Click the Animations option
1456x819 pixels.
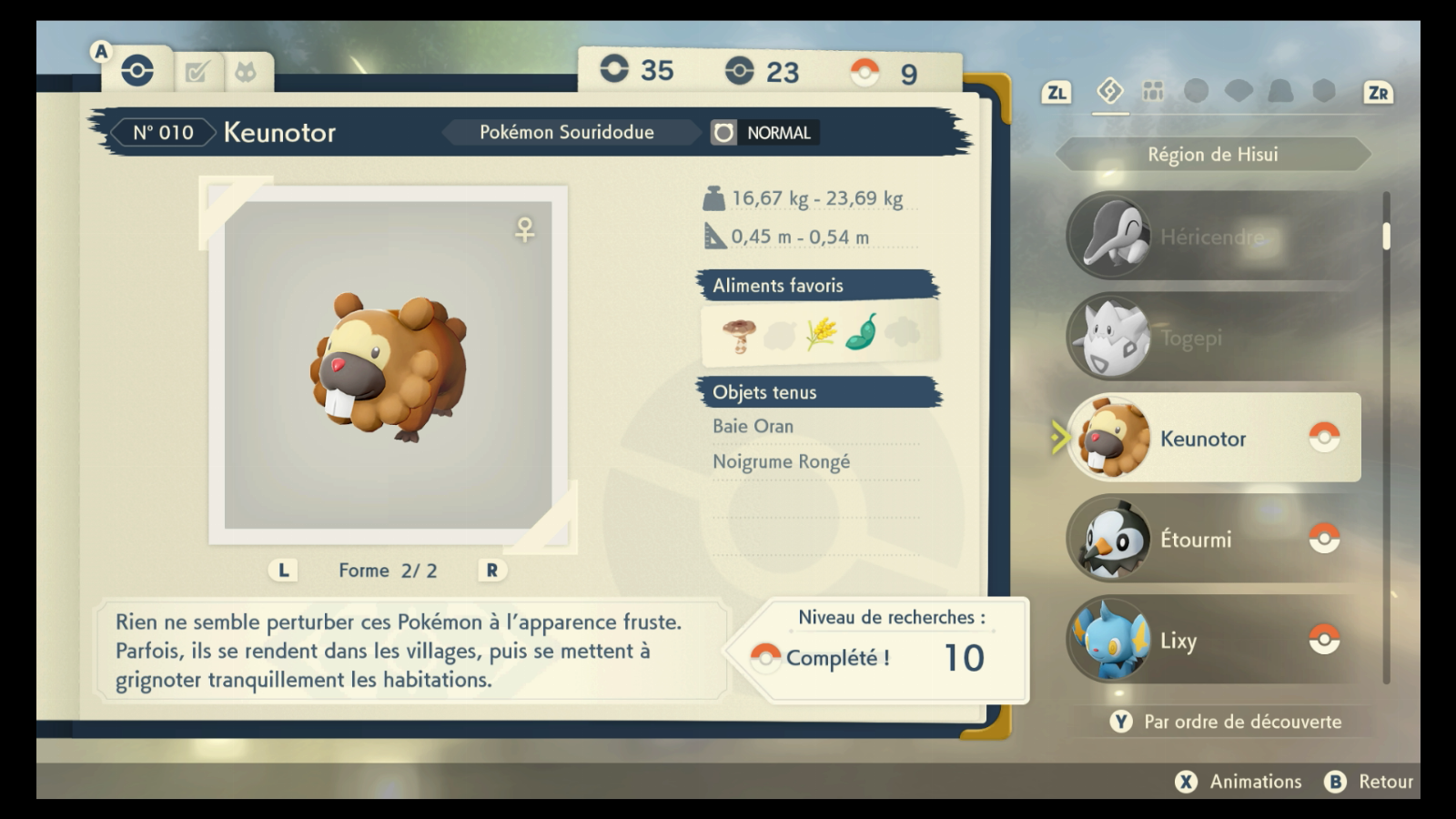coord(1239,782)
